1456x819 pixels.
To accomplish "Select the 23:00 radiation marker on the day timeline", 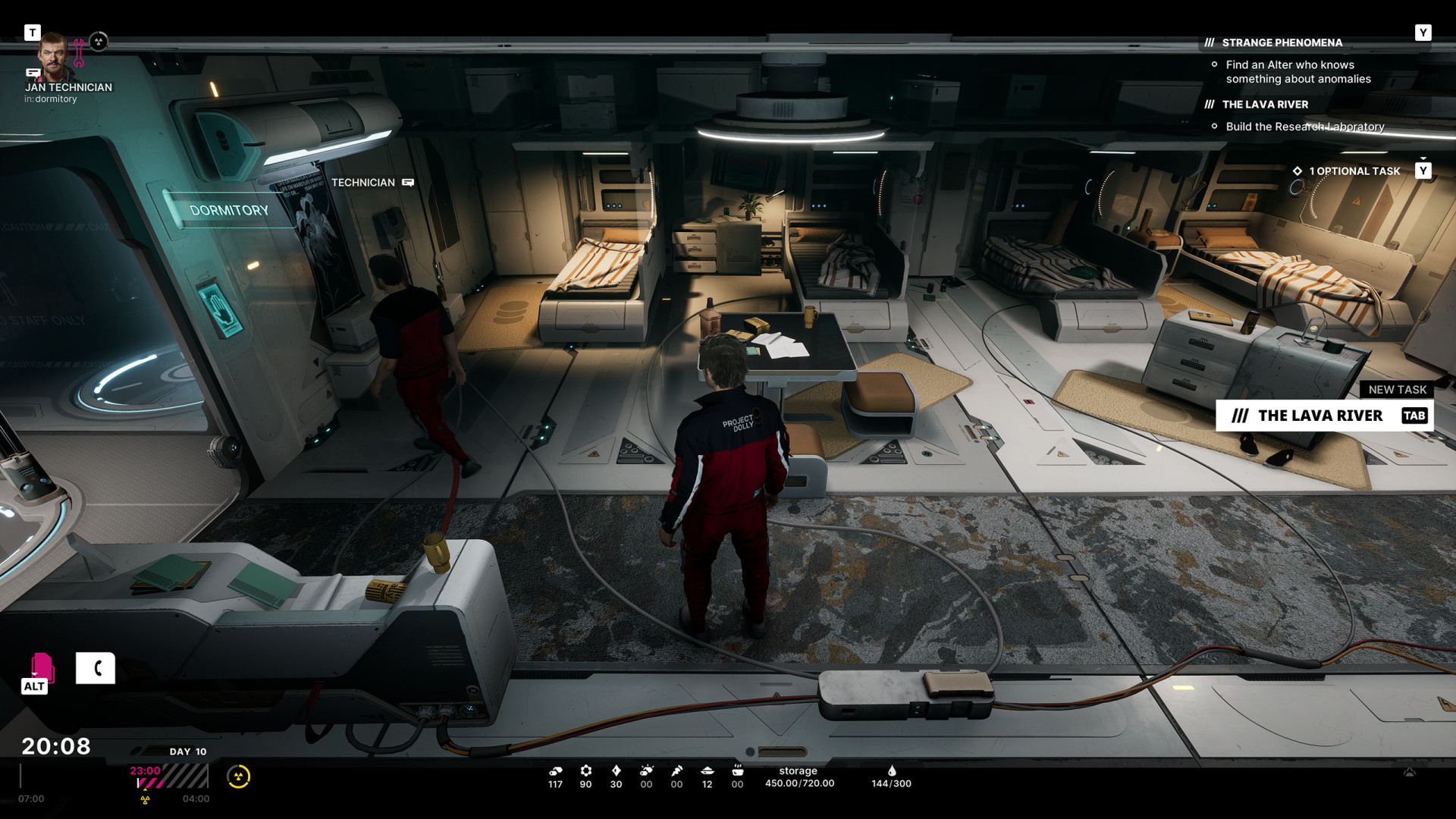I will coord(145,771).
